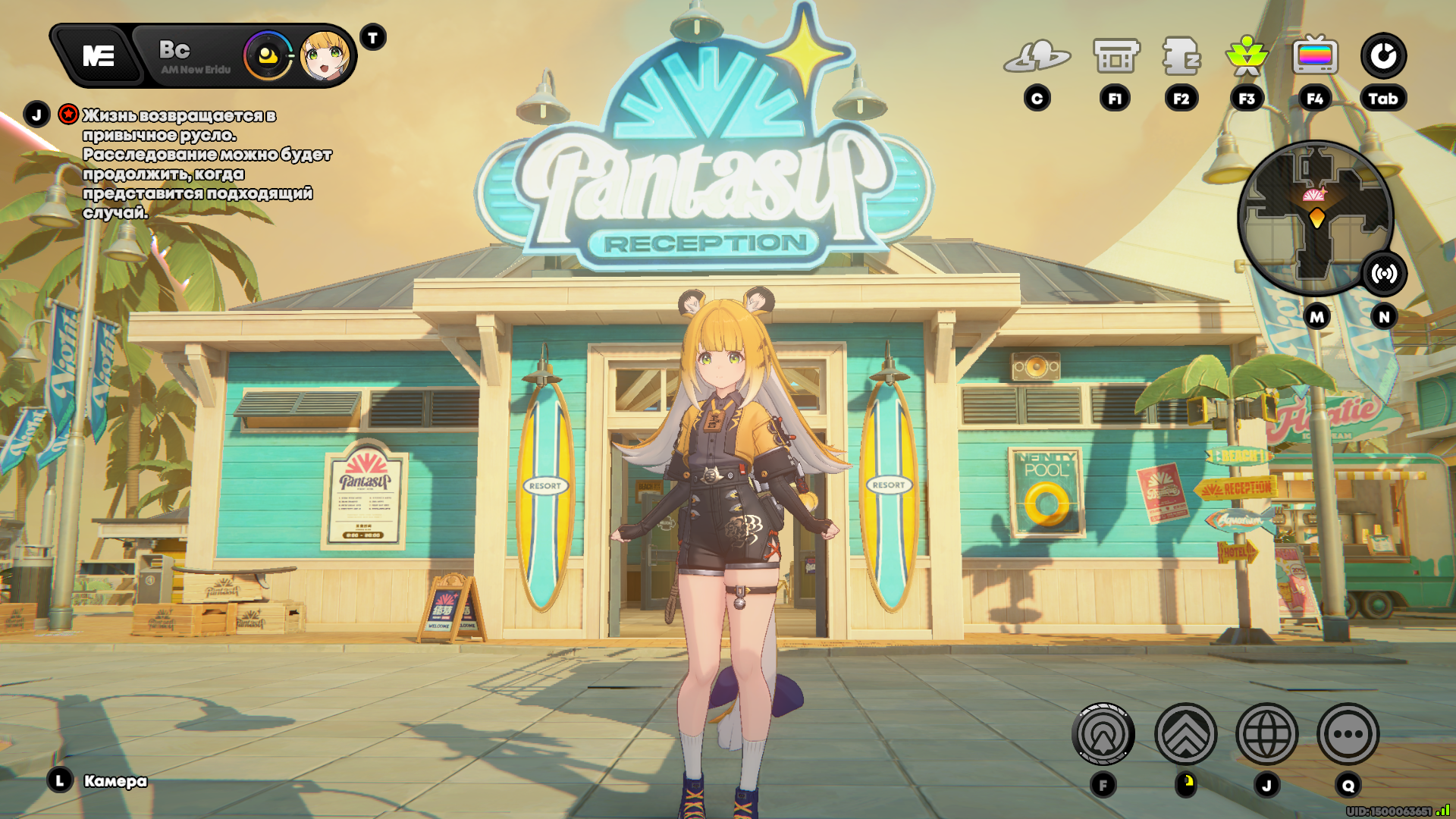Open the shop stall icon

pos(1116,57)
